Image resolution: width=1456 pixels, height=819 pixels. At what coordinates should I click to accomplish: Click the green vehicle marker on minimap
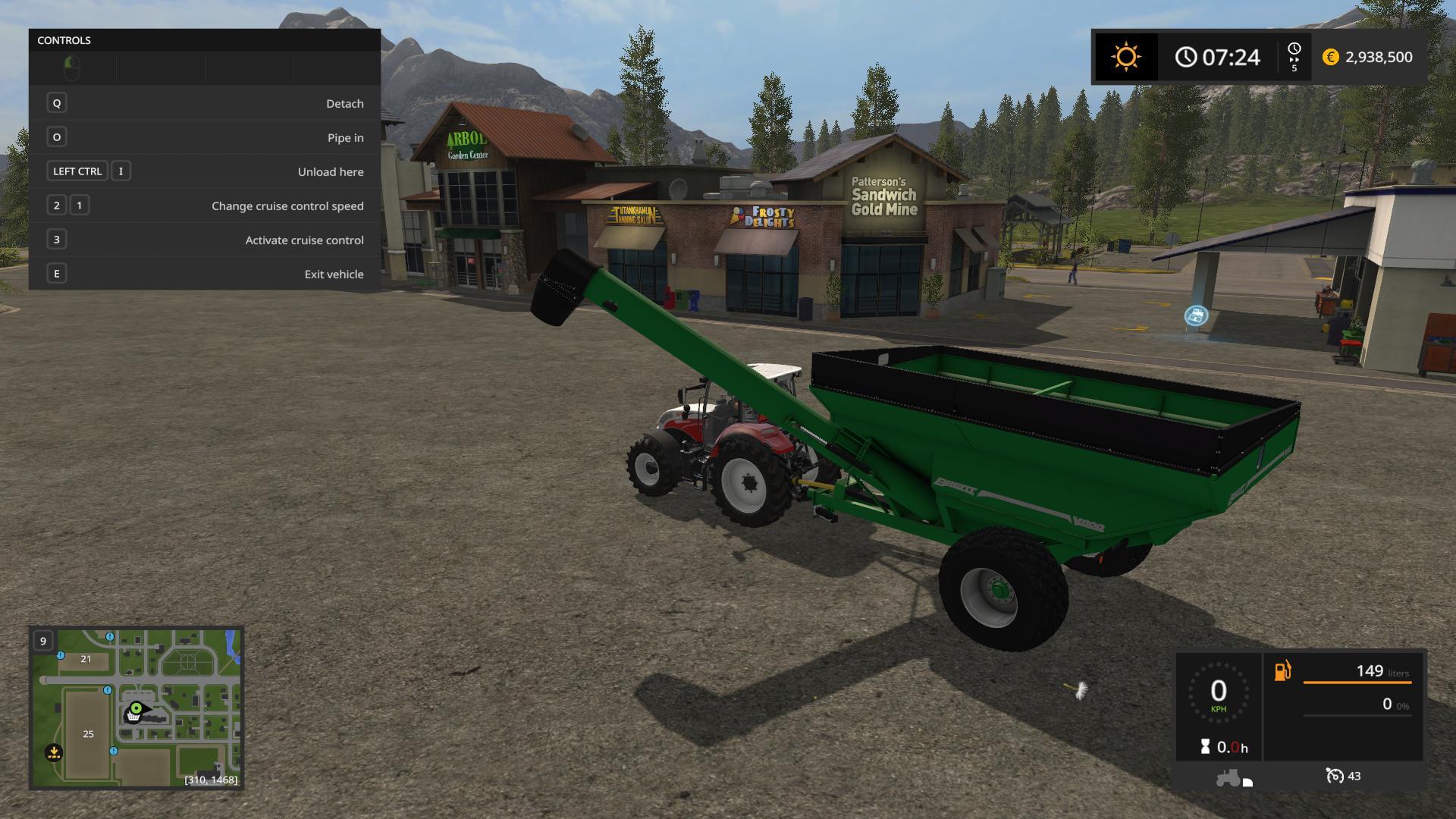tap(136, 709)
